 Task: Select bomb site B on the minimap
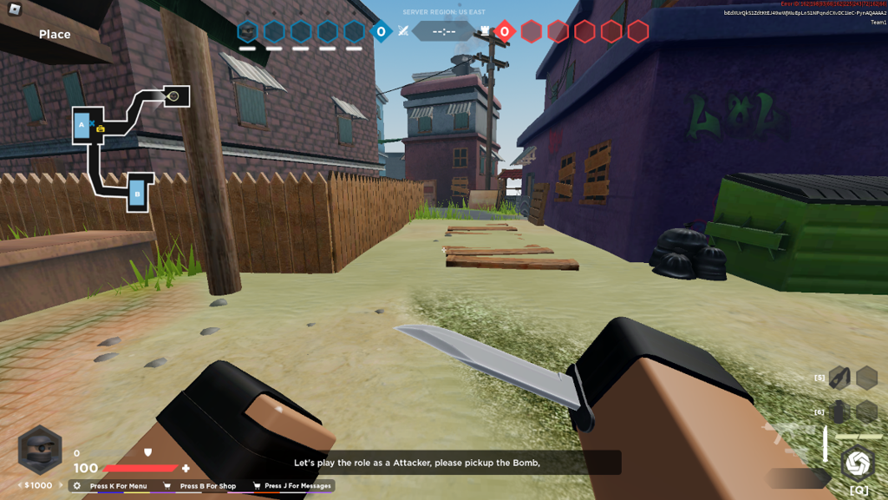138,193
